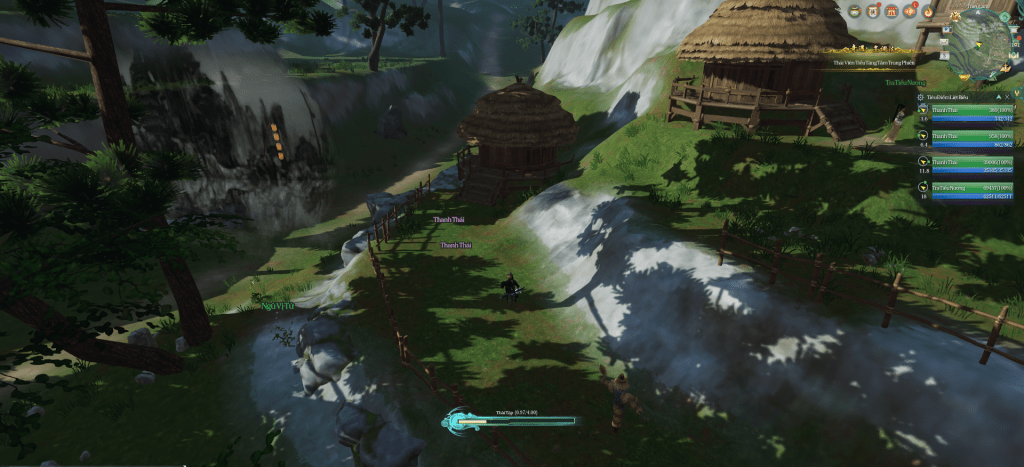
Task: Click the gold ingot icon under the minimap
Action: click(964, 77)
